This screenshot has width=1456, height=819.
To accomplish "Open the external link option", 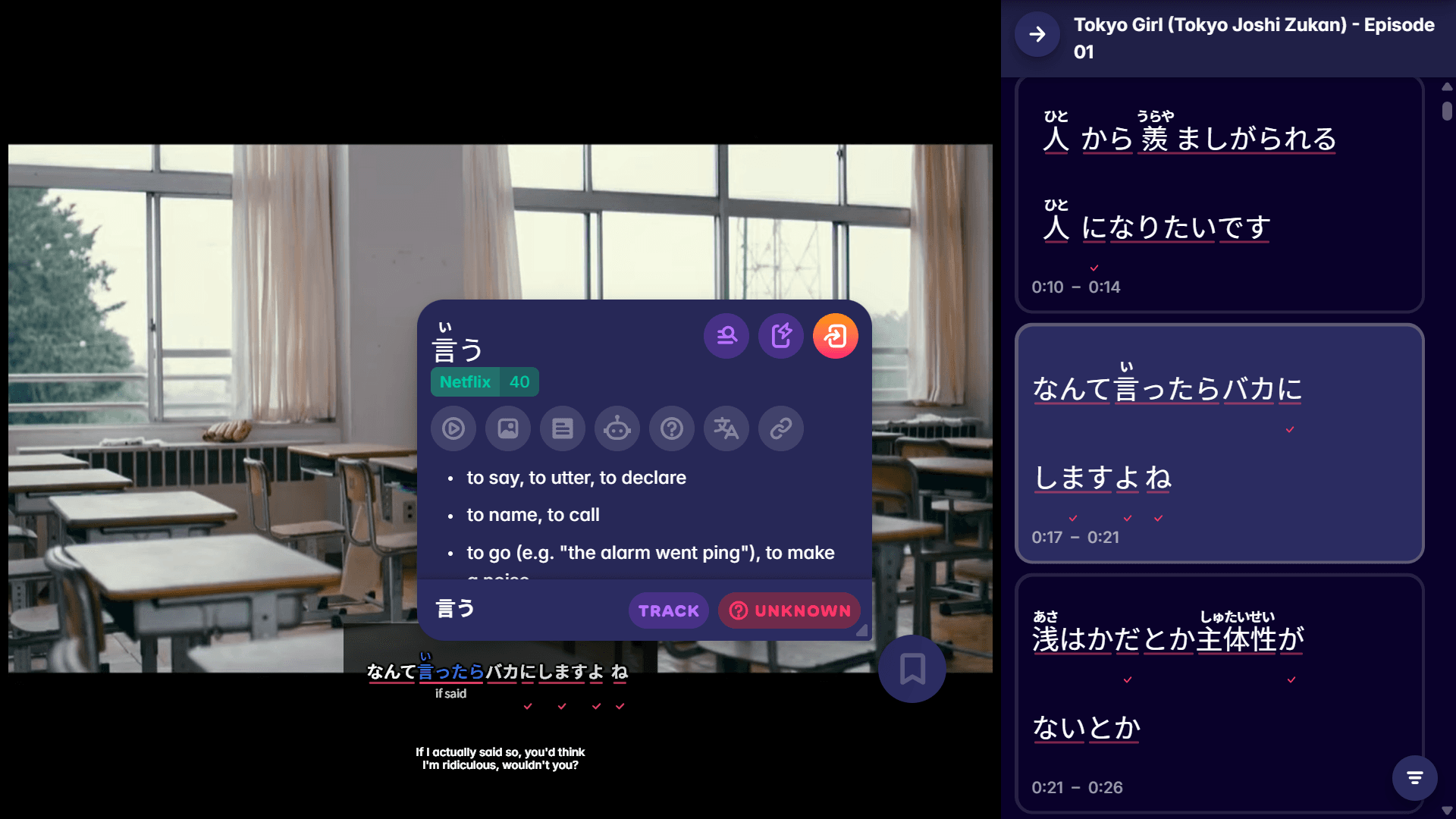I will (x=780, y=428).
